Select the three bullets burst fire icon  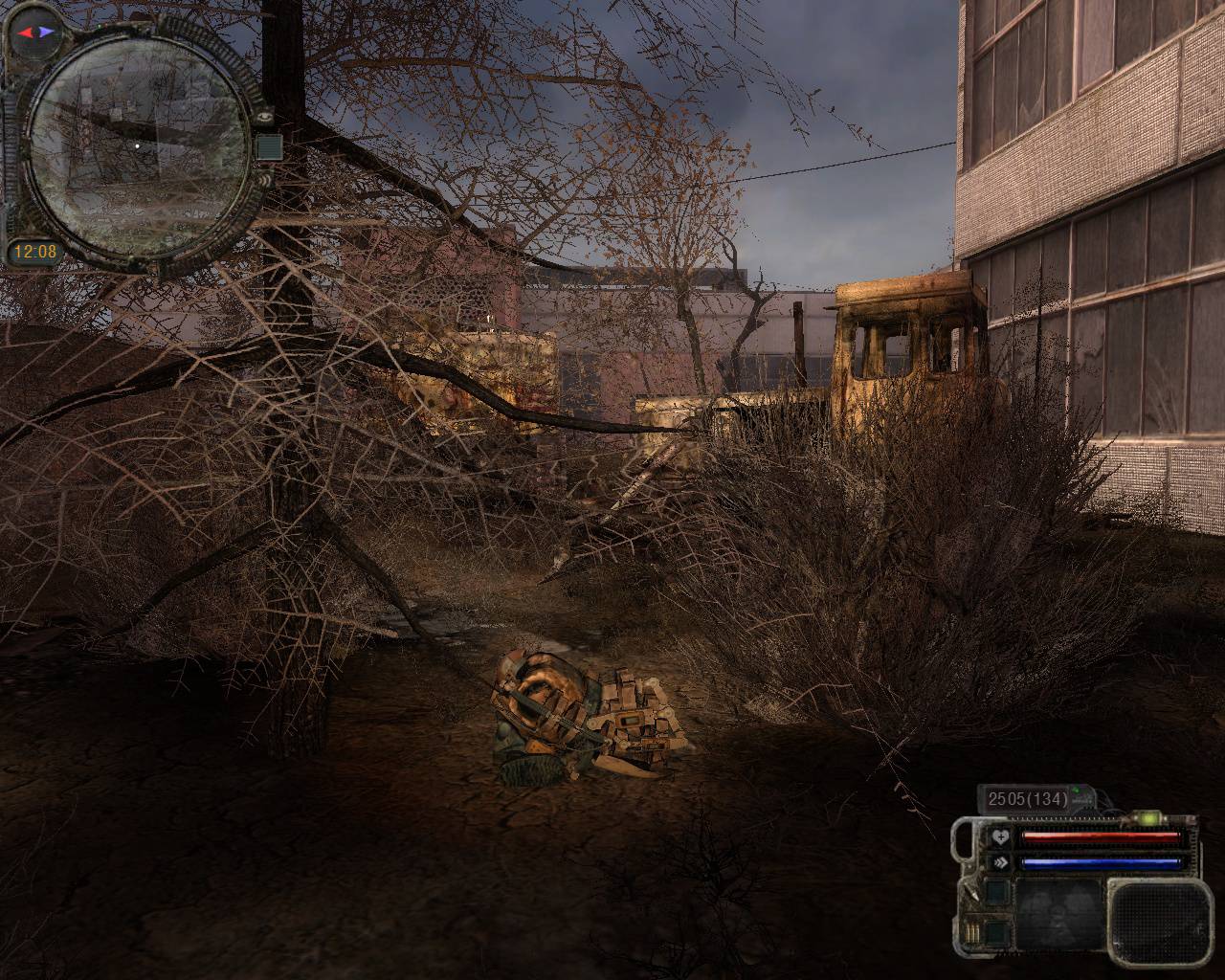(973, 932)
